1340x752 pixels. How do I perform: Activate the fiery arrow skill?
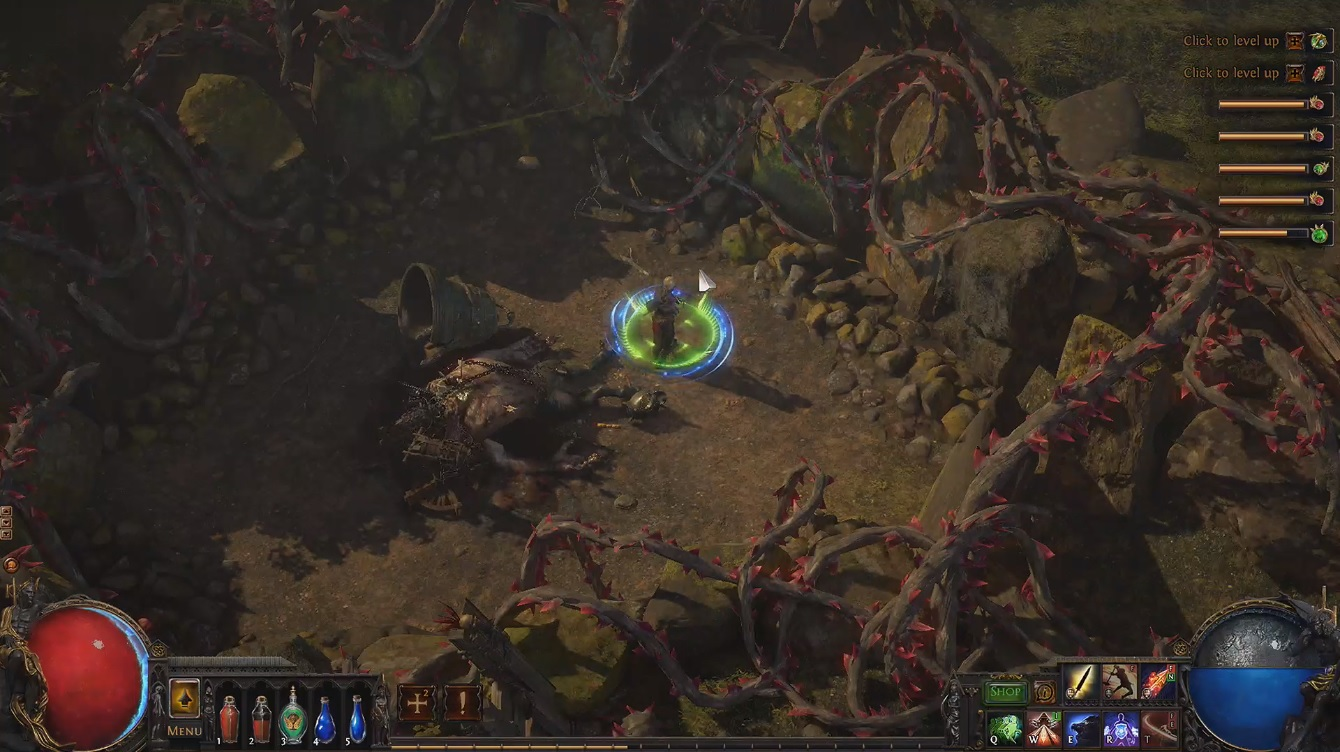click(x=1158, y=682)
